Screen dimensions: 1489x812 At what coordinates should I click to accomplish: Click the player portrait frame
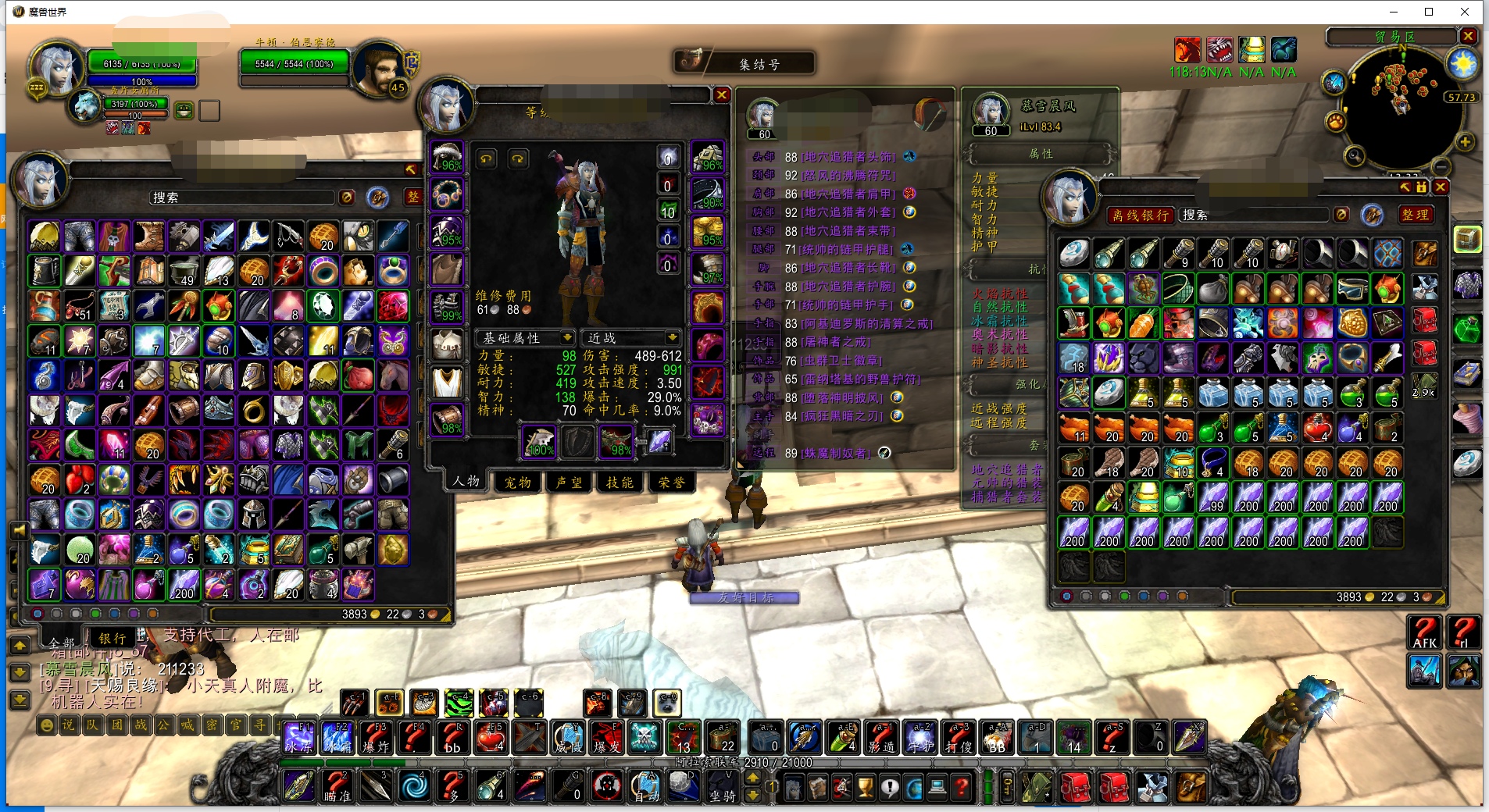click(x=55, y=69)
